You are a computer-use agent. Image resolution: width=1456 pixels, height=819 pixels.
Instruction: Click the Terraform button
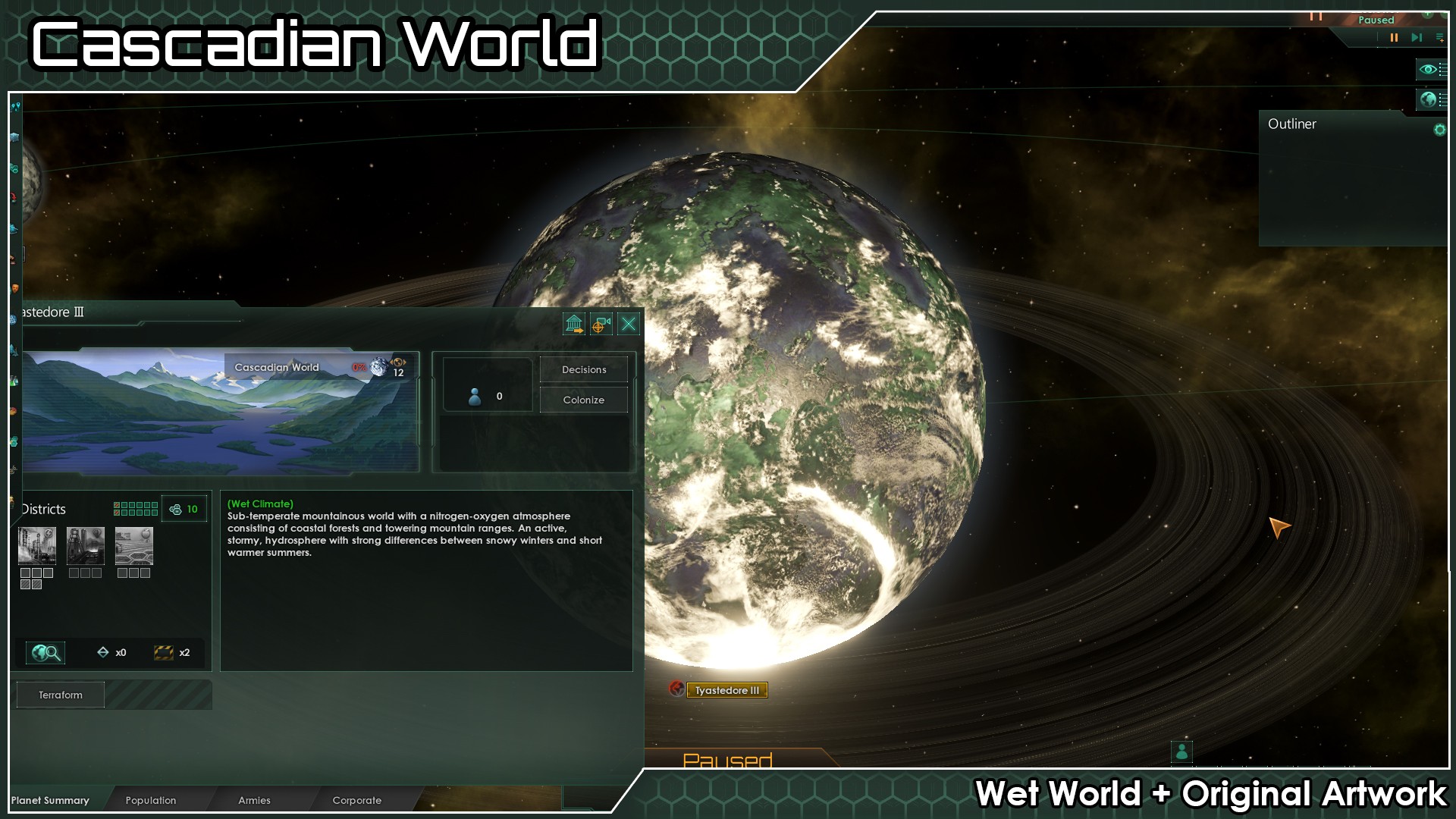tap(61, 695)
